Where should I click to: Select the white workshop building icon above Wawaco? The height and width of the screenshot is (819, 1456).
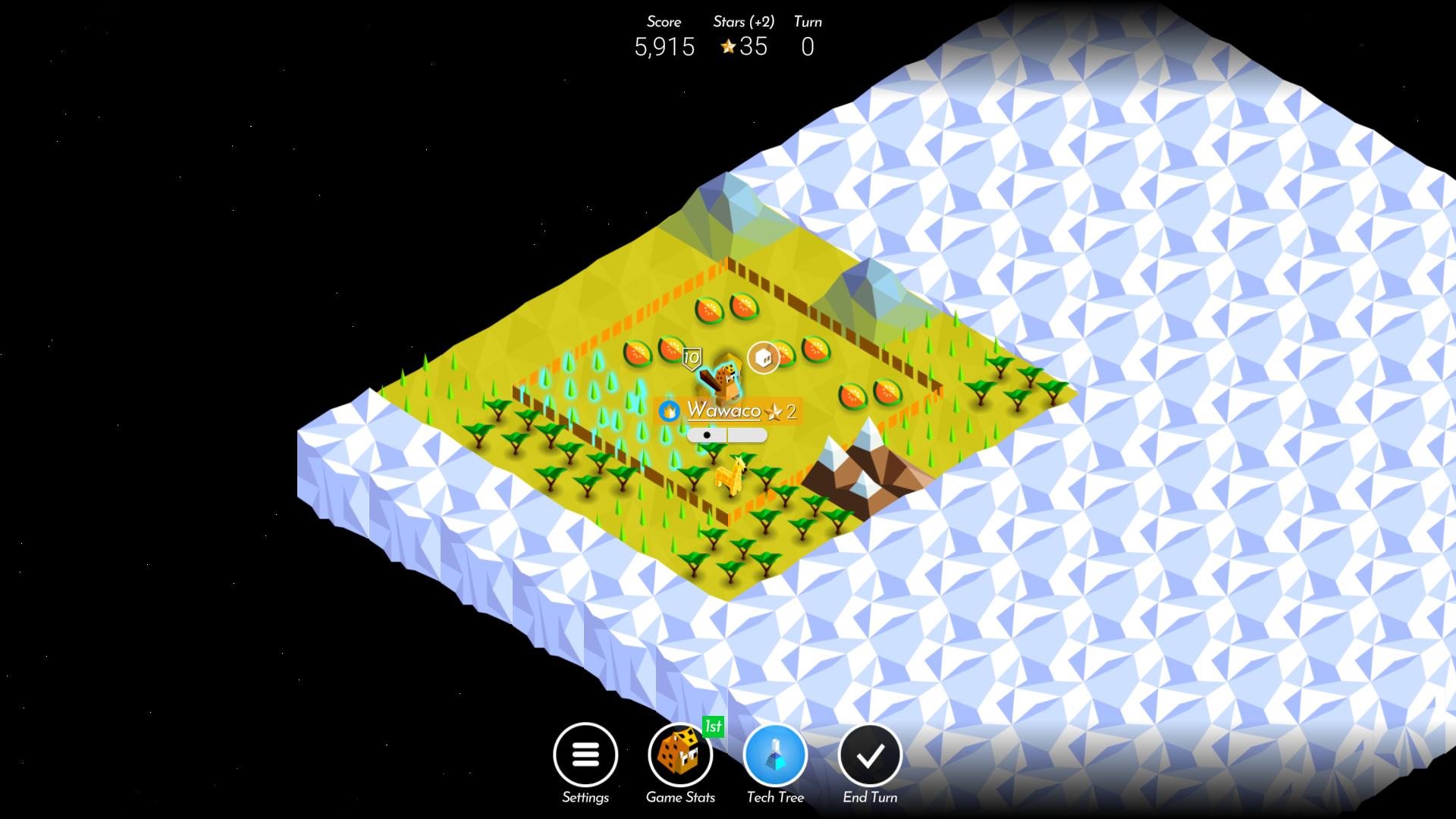[763, 358]
